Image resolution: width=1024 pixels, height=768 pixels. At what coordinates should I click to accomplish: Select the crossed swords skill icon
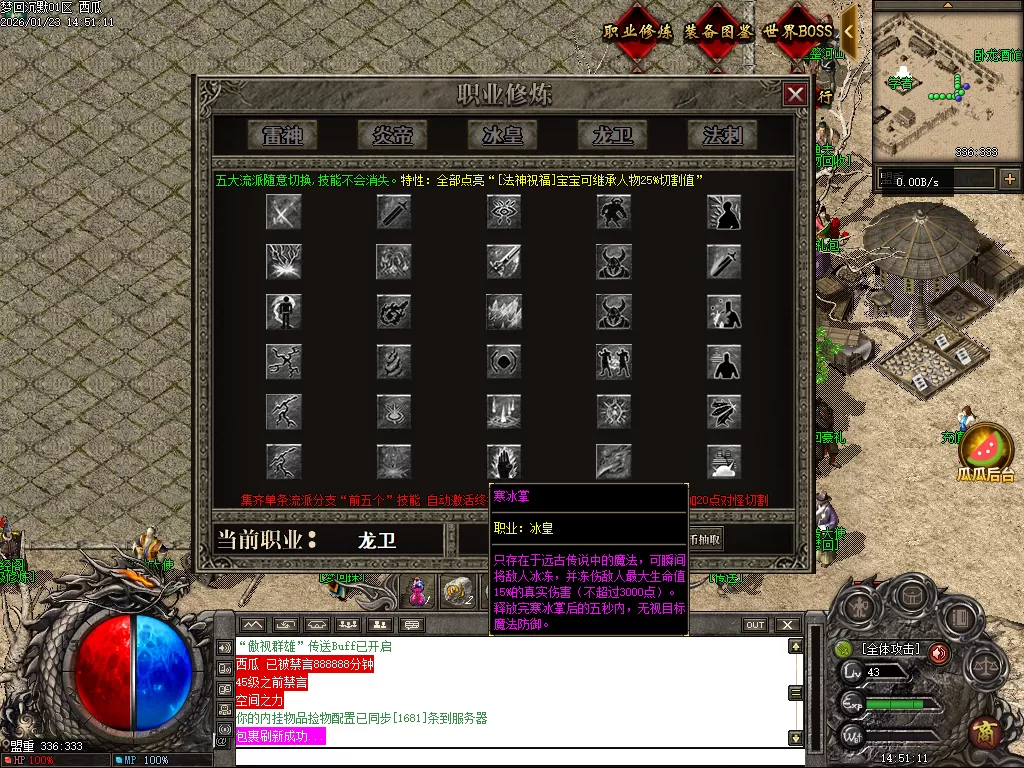(284, 211)
